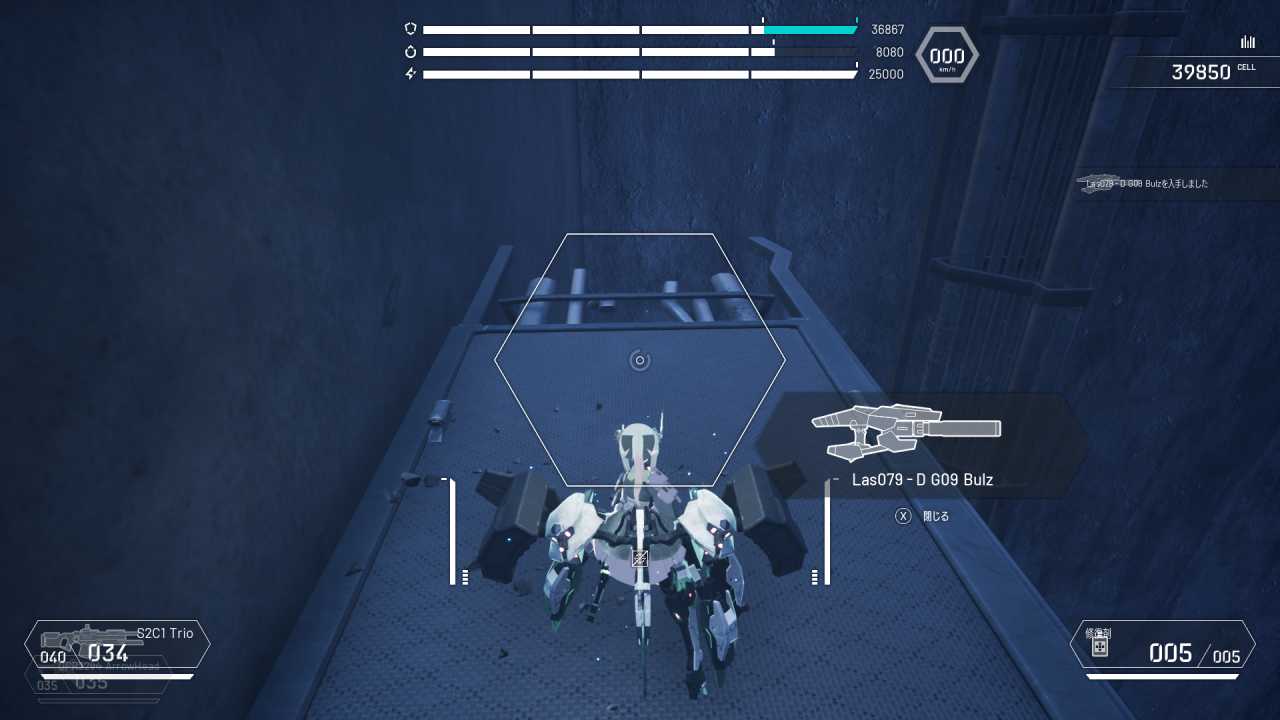Select the shield icon beside the top bar
The height and width of the screenshot is (720, 1280).
coord(409,29)
